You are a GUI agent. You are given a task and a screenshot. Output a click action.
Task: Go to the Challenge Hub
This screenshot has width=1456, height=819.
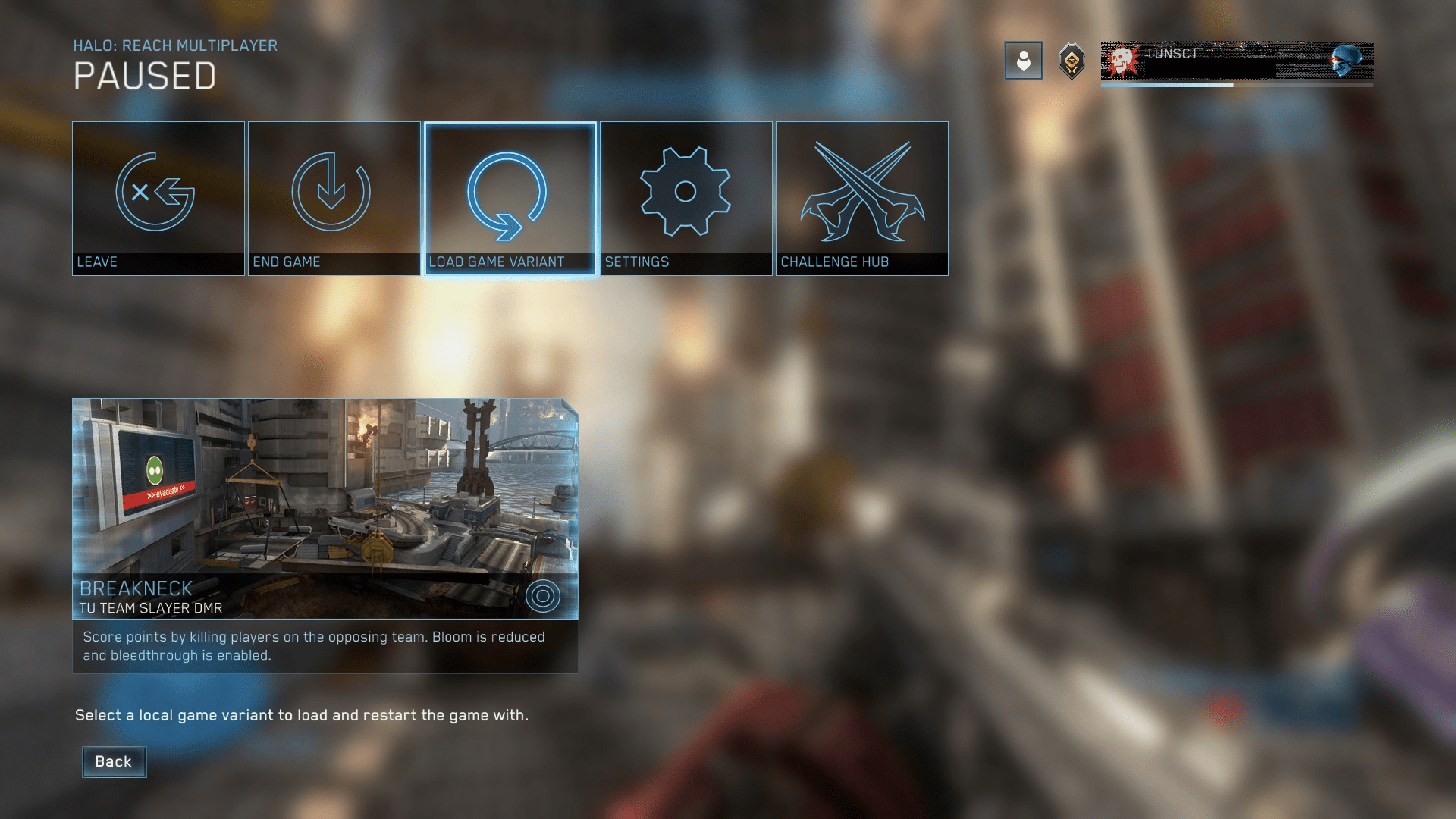861,198
